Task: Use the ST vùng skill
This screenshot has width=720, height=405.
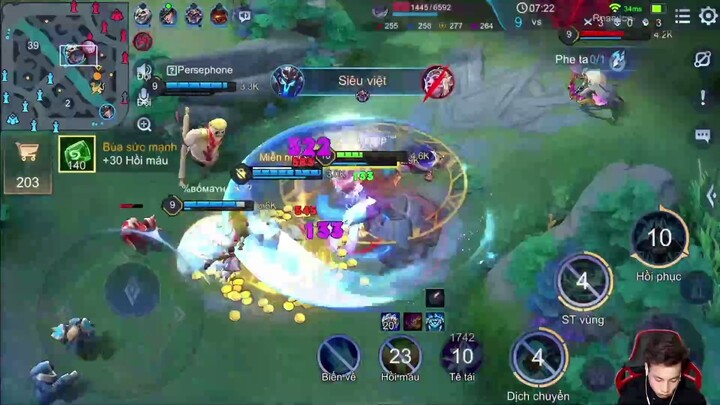Action: (583, 282)
